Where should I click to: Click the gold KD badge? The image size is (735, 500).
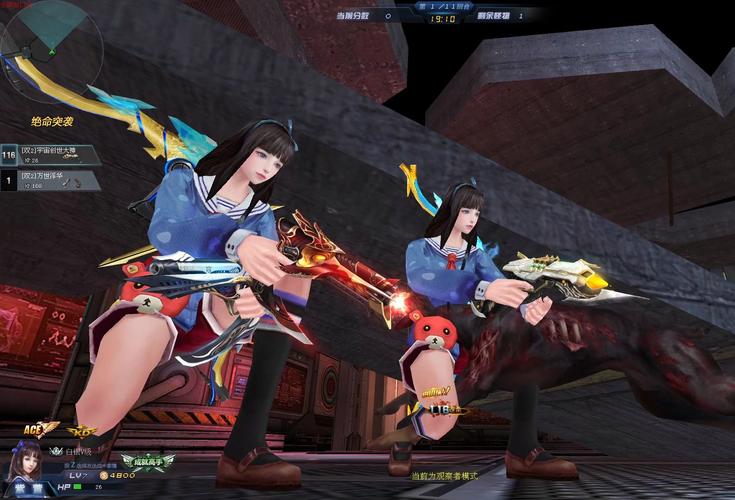pos(81,431)
